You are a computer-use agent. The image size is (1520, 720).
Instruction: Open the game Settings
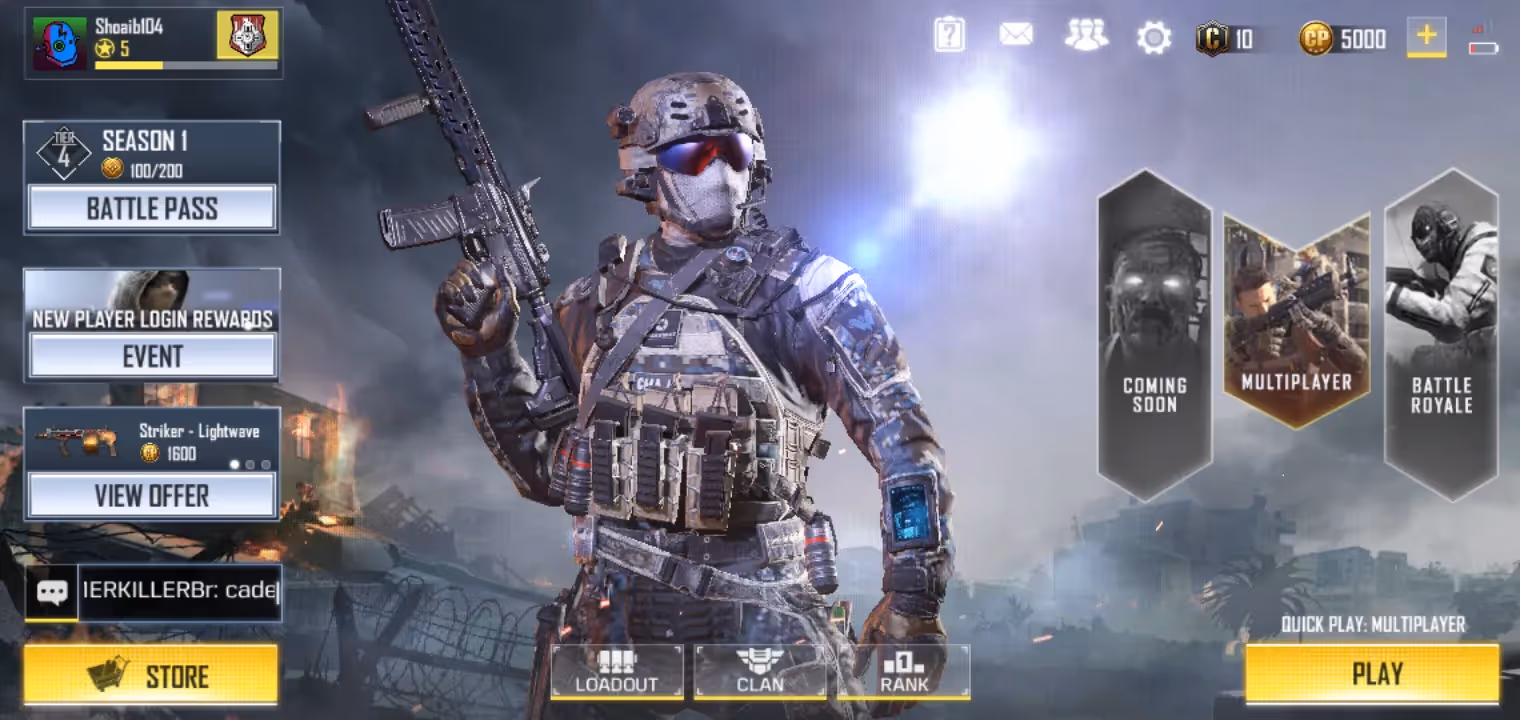1154,35
